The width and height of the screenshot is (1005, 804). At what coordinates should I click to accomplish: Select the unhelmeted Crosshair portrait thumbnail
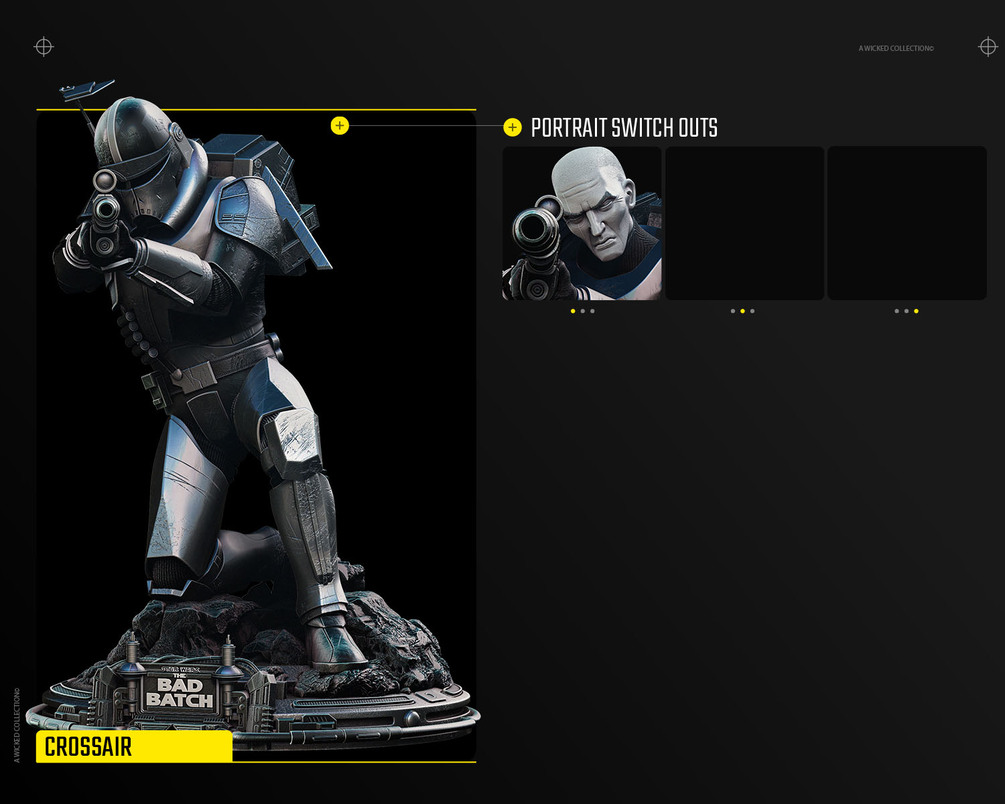coord(582,223)
